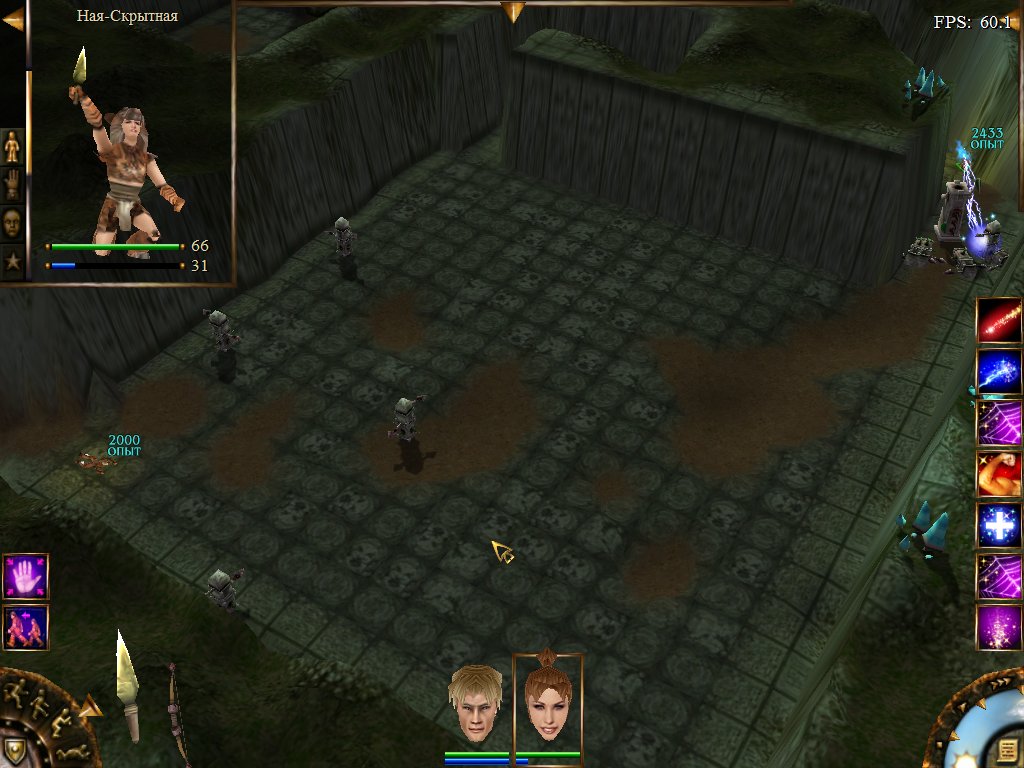Image resolution: width=1024 pixels, height=768 pixels.
Task: Cast the purple sparkle cloud spell
Action: [x=999, y=628]
